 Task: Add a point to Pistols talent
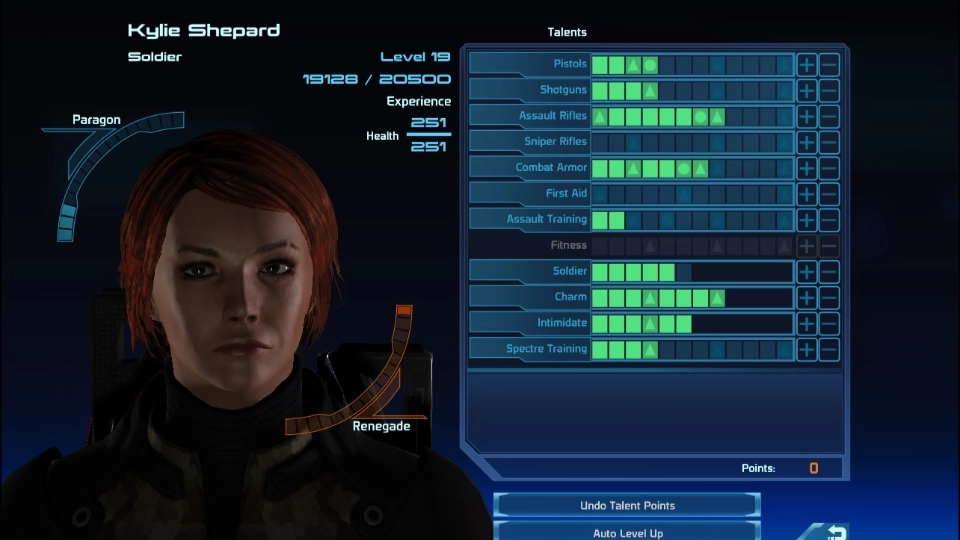(x=807, y=65)
